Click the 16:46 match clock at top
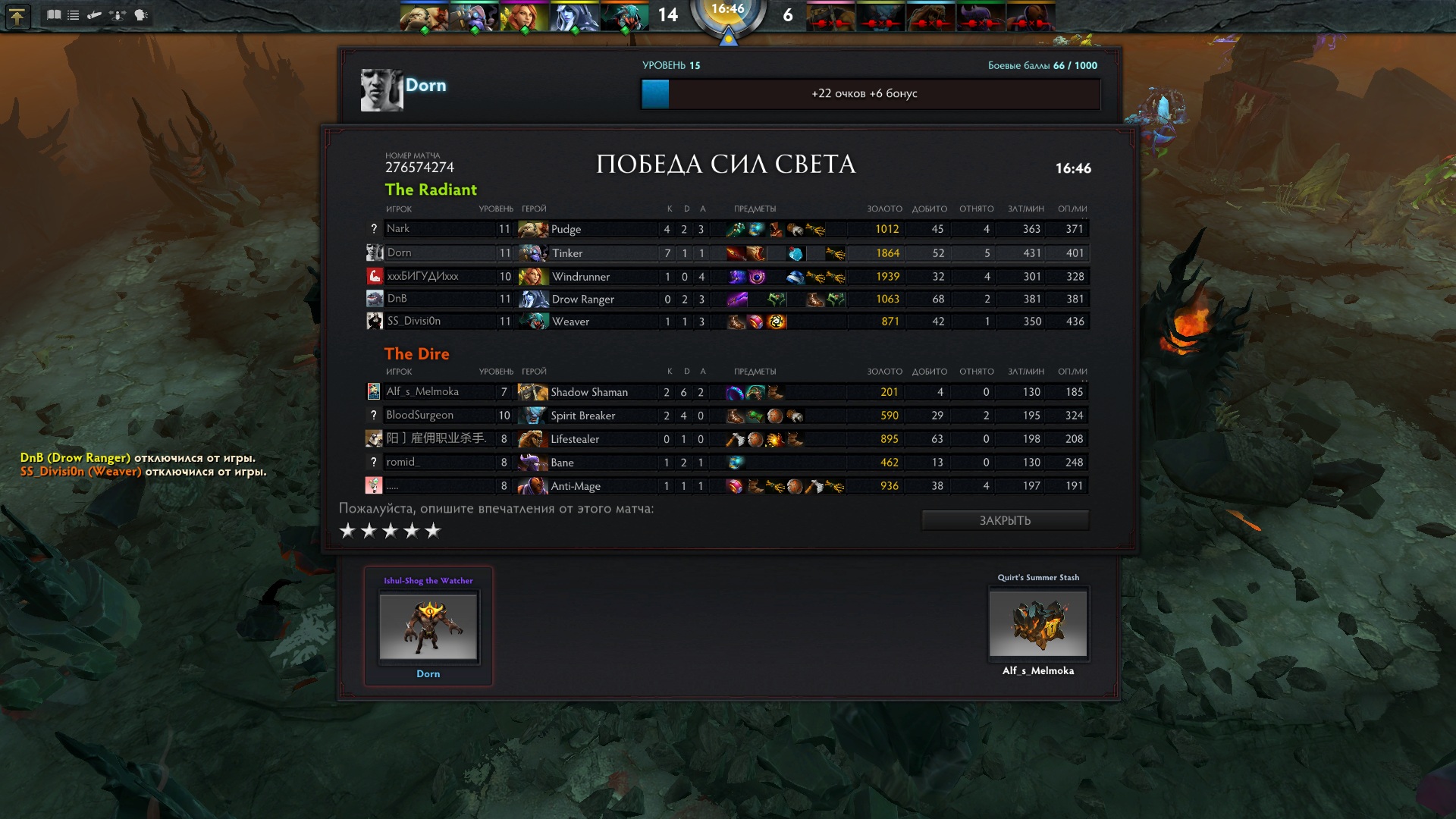1456x819 pixels. click(x=728, y=10)
